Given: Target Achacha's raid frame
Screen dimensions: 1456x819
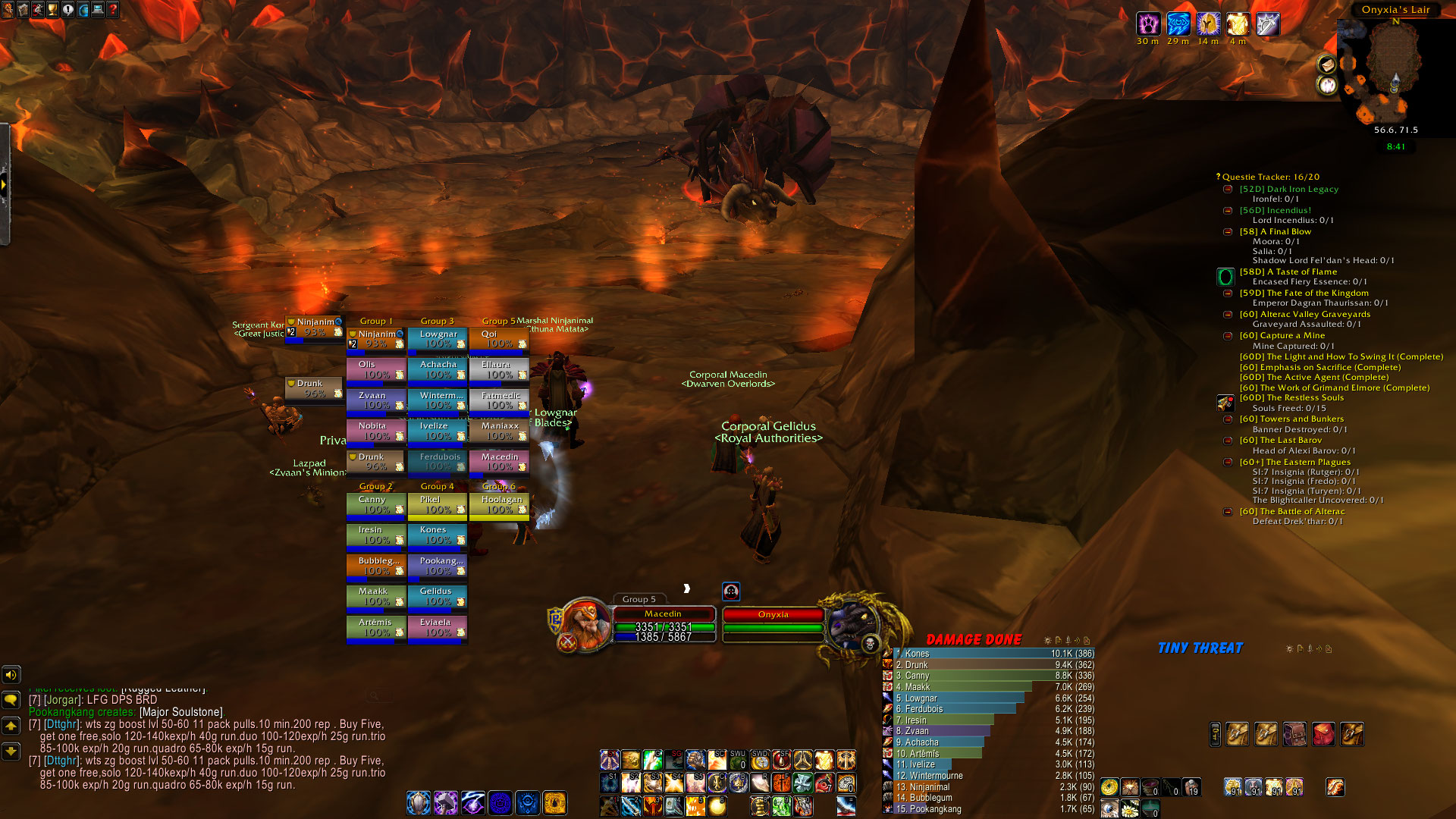Looking at the screenshot, I should tap(437, 369).
